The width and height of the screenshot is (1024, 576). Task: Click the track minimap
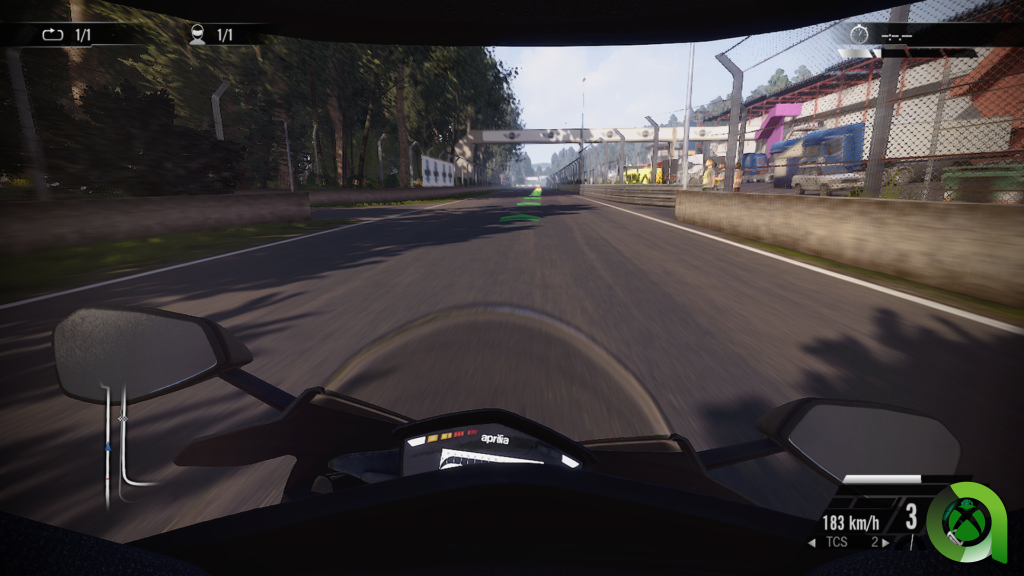tap(118, 442)
